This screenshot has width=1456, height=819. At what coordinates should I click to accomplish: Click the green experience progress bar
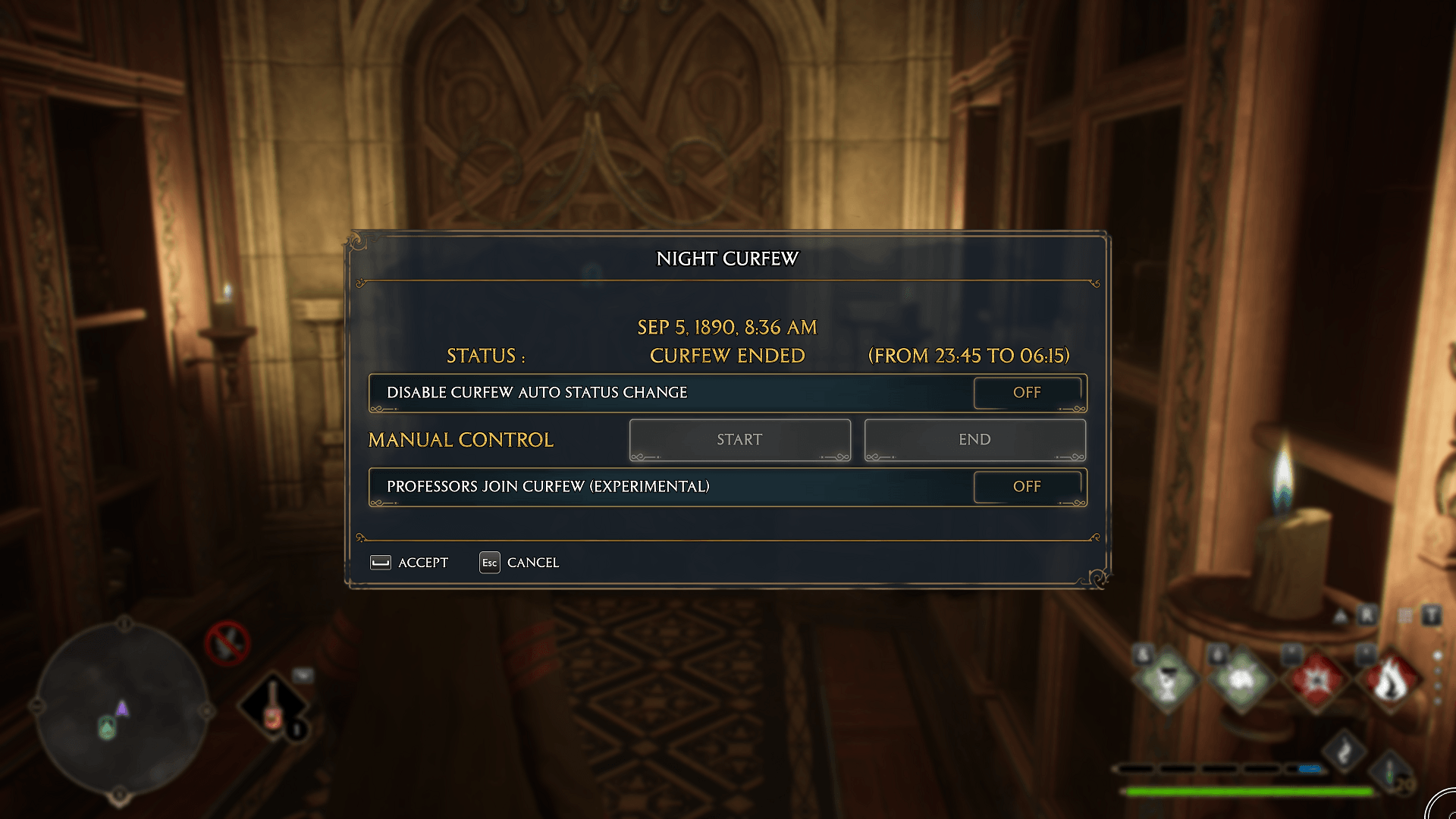(1248, 790)
